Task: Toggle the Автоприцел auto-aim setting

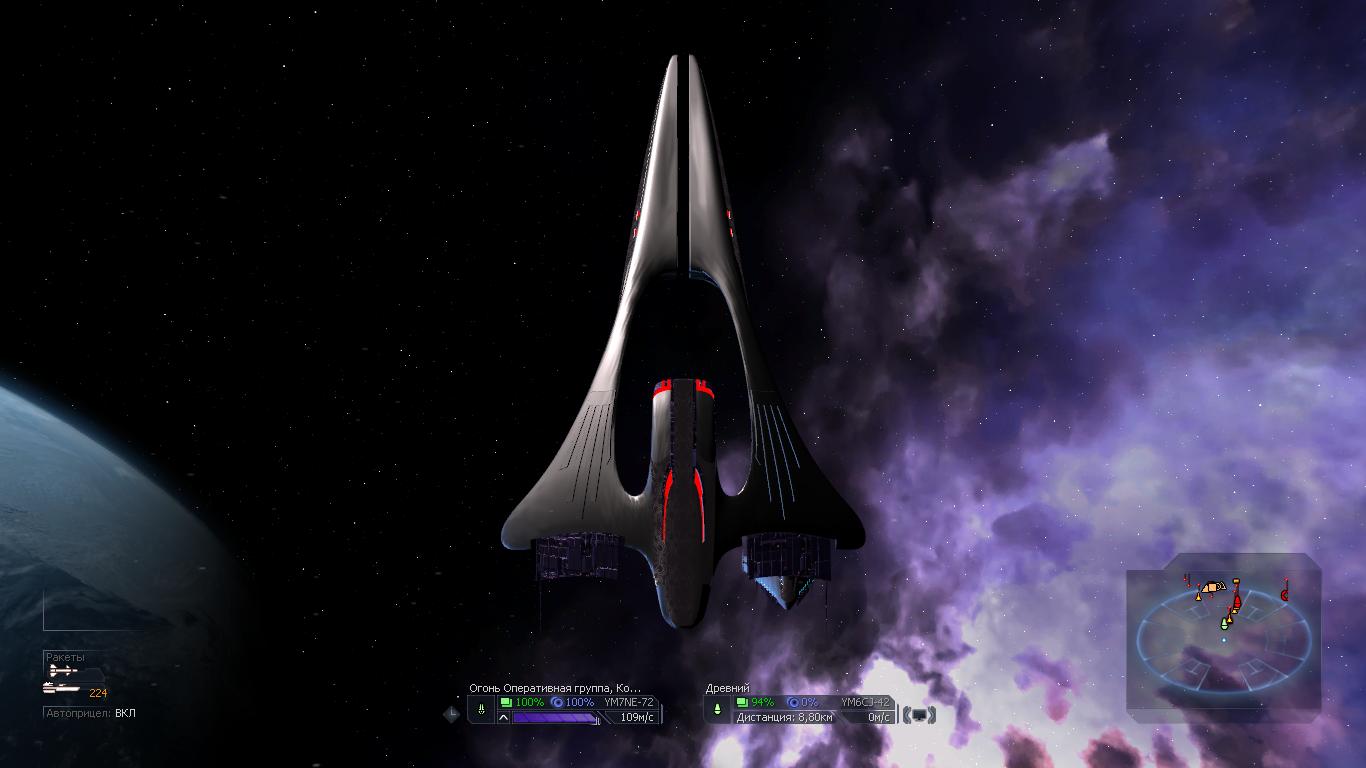Action: [x=90, y=713]
